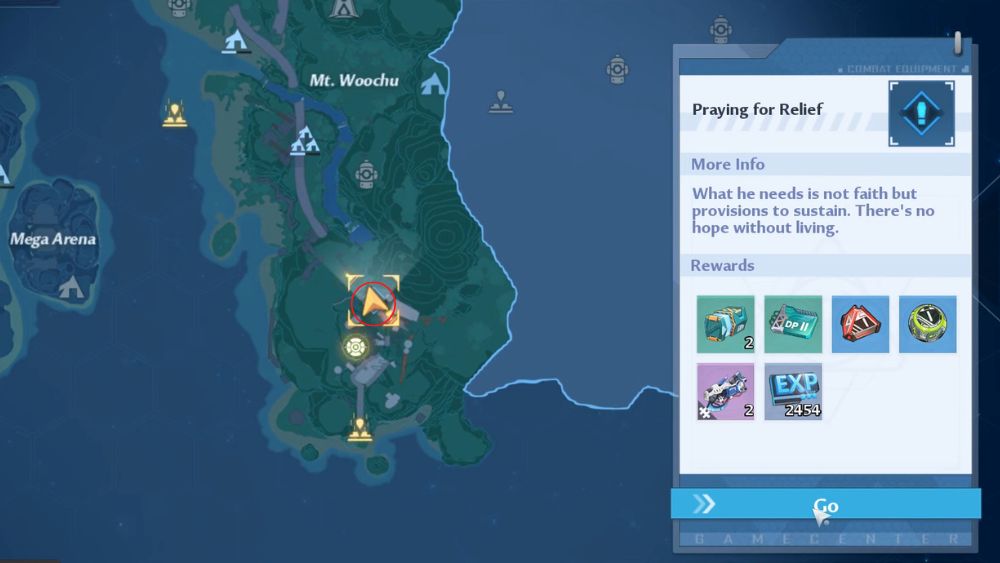Click the Go button to start the quest
This screenshot has width=1000, height=563.
pos(825,504)
